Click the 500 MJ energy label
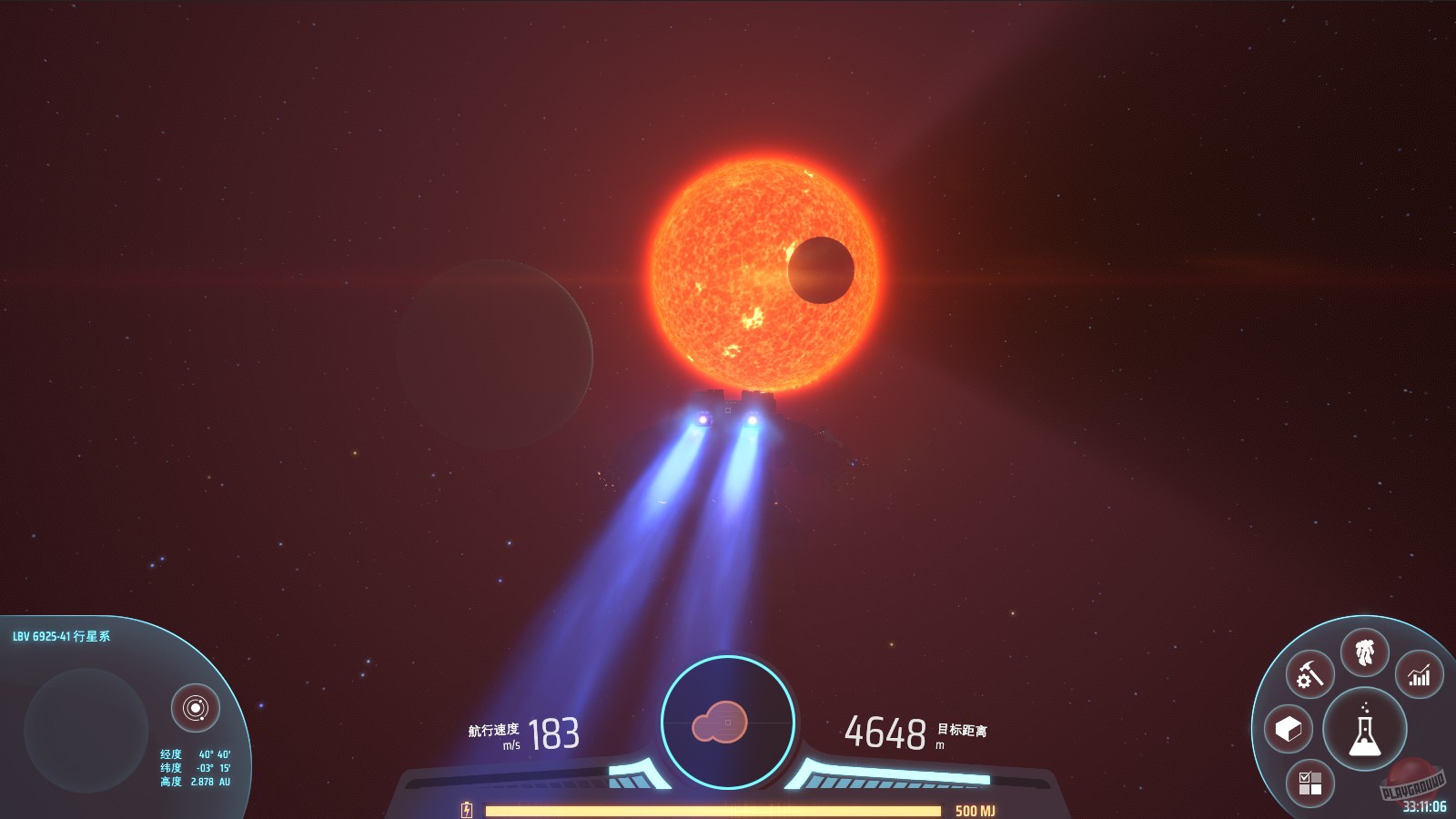The image size is (1456, 819). click(976, 806)
